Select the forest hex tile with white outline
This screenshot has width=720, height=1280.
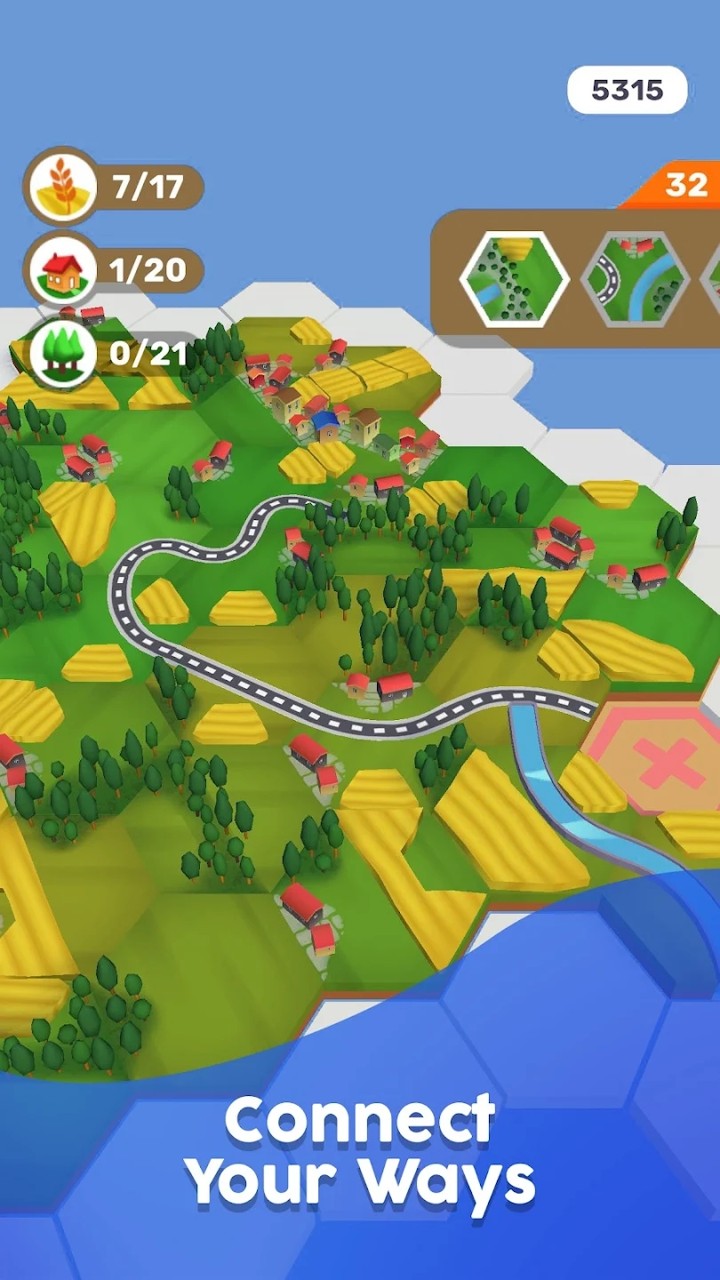pos(514,279)
